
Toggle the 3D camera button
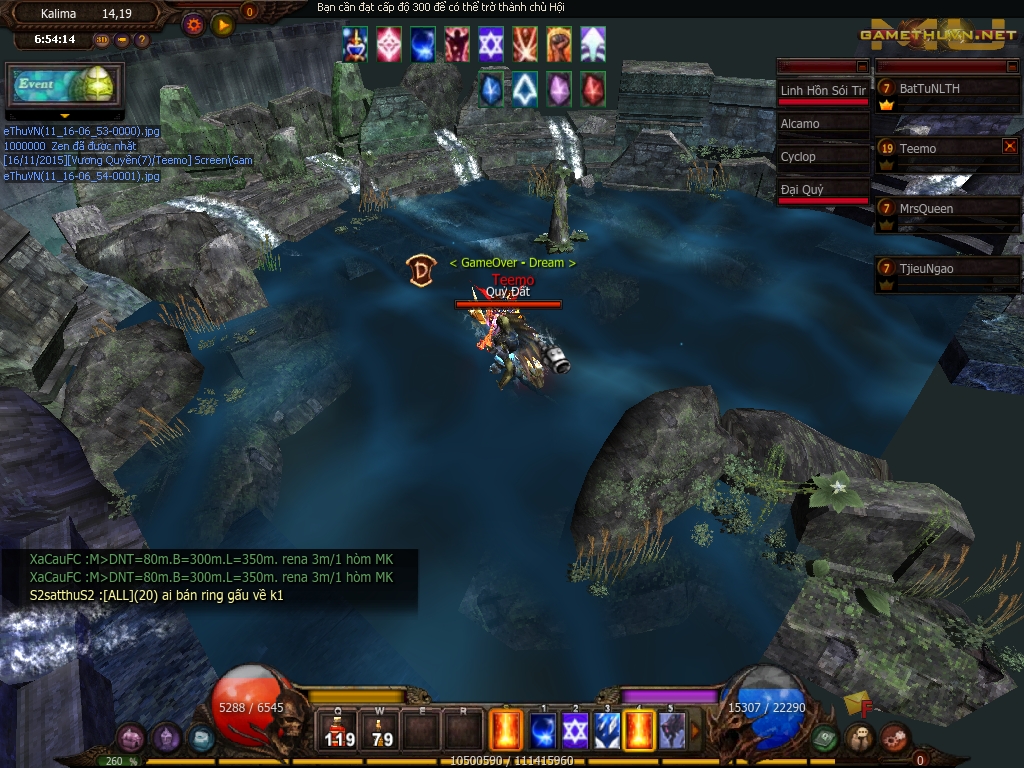point(102,40)
